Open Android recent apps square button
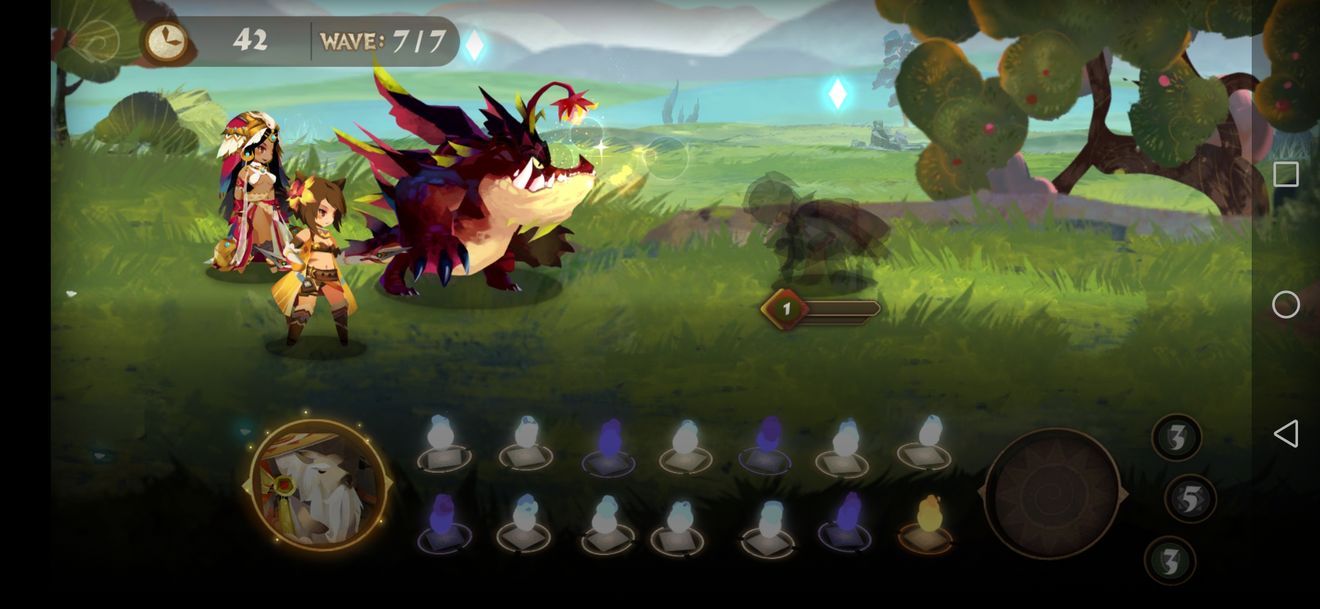The width and height of the screenshot is (1320, 609). [x=1286, y=174]
